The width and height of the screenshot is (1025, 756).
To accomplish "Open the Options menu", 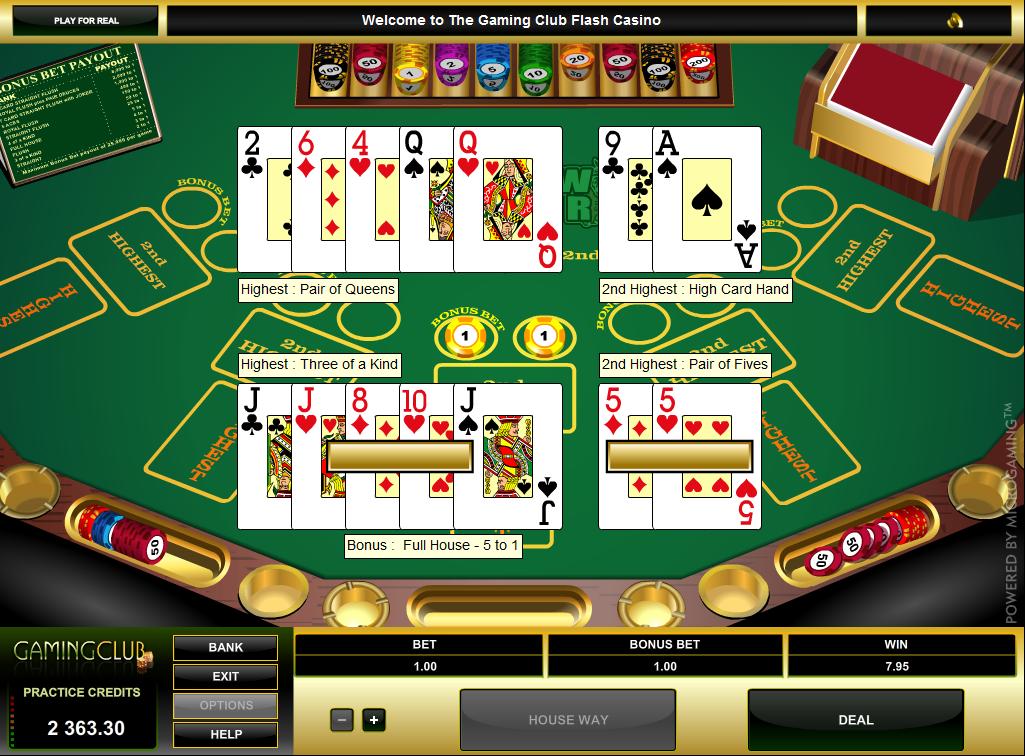I will click(226, 705).
